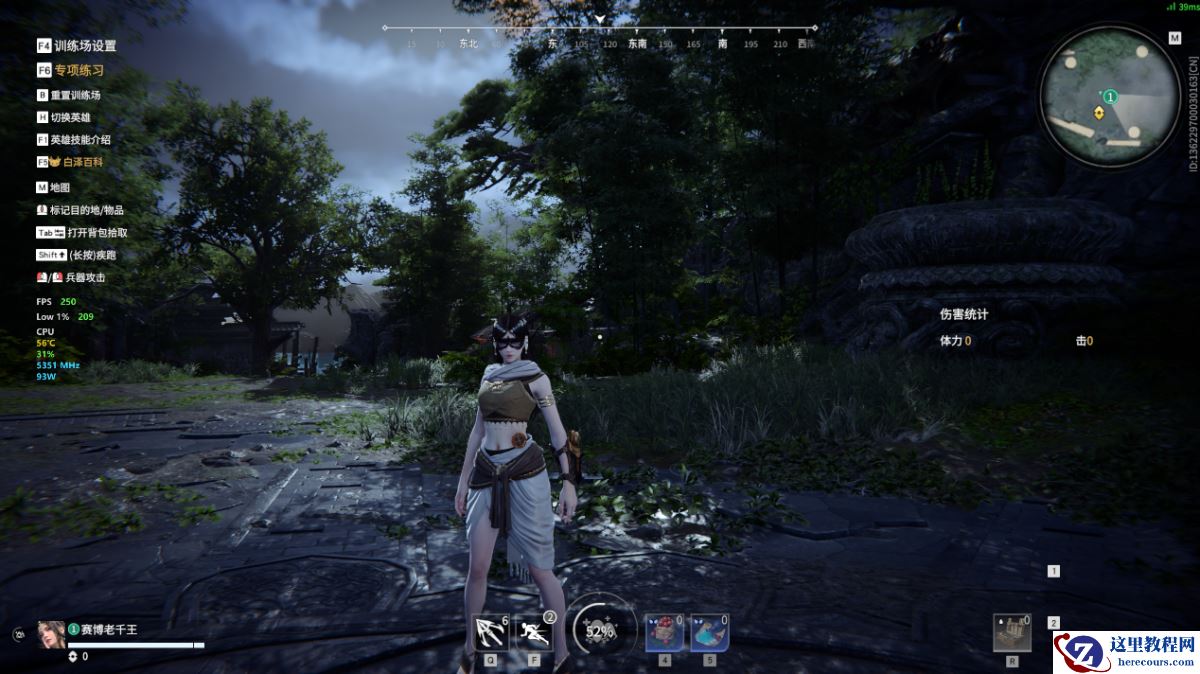The image size is (1200, 674).
Task: Click 切换英雄 to switch hero
Action: pos(64,117)
